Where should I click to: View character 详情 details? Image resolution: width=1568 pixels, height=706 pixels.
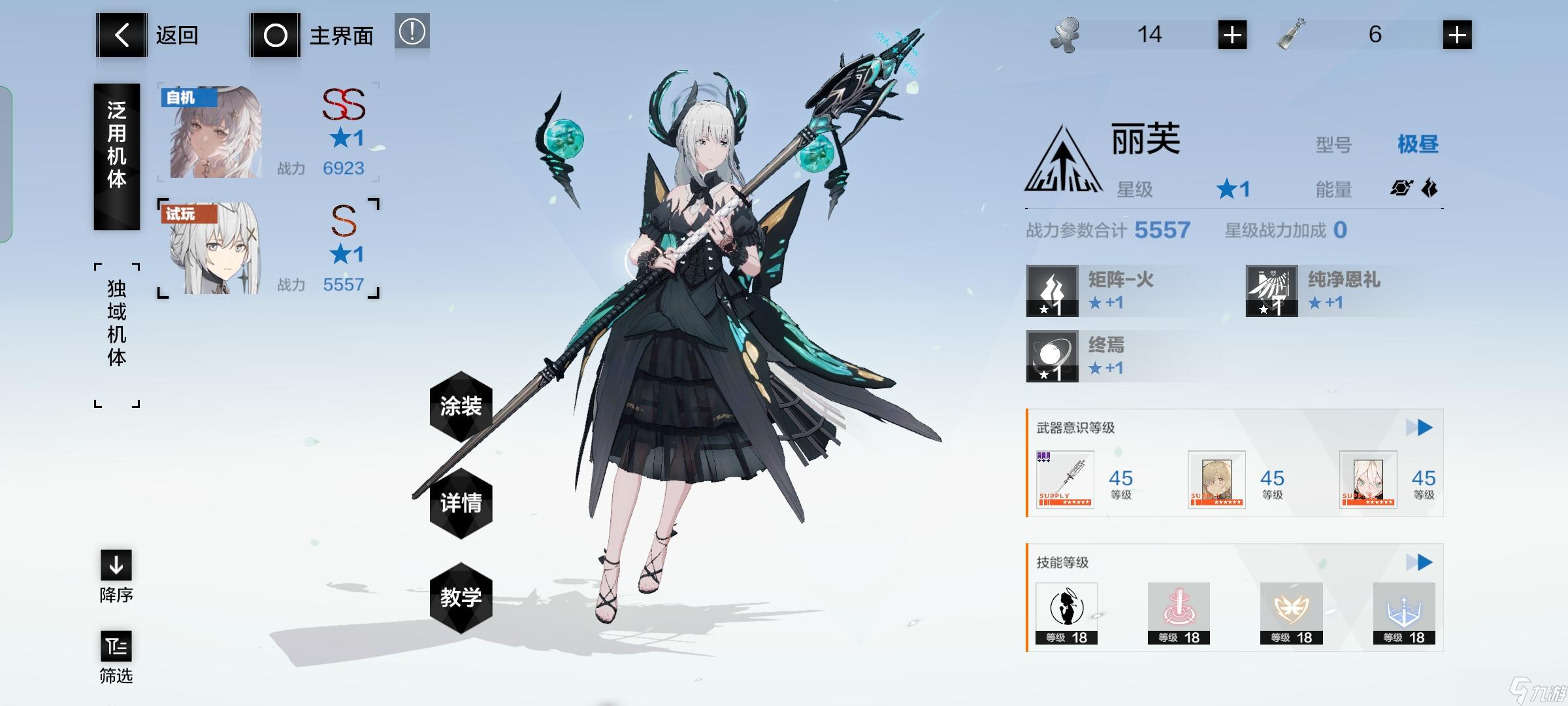point(461,503)
